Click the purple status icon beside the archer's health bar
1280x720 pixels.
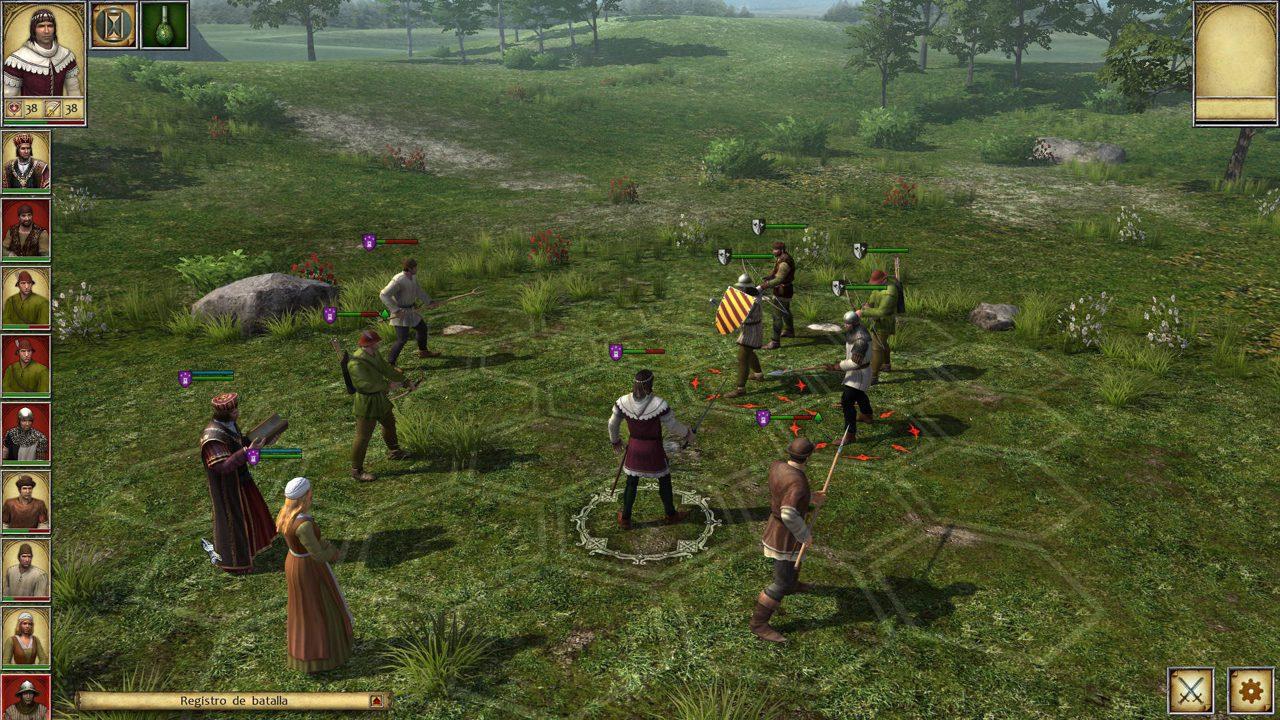pos(331,313)
